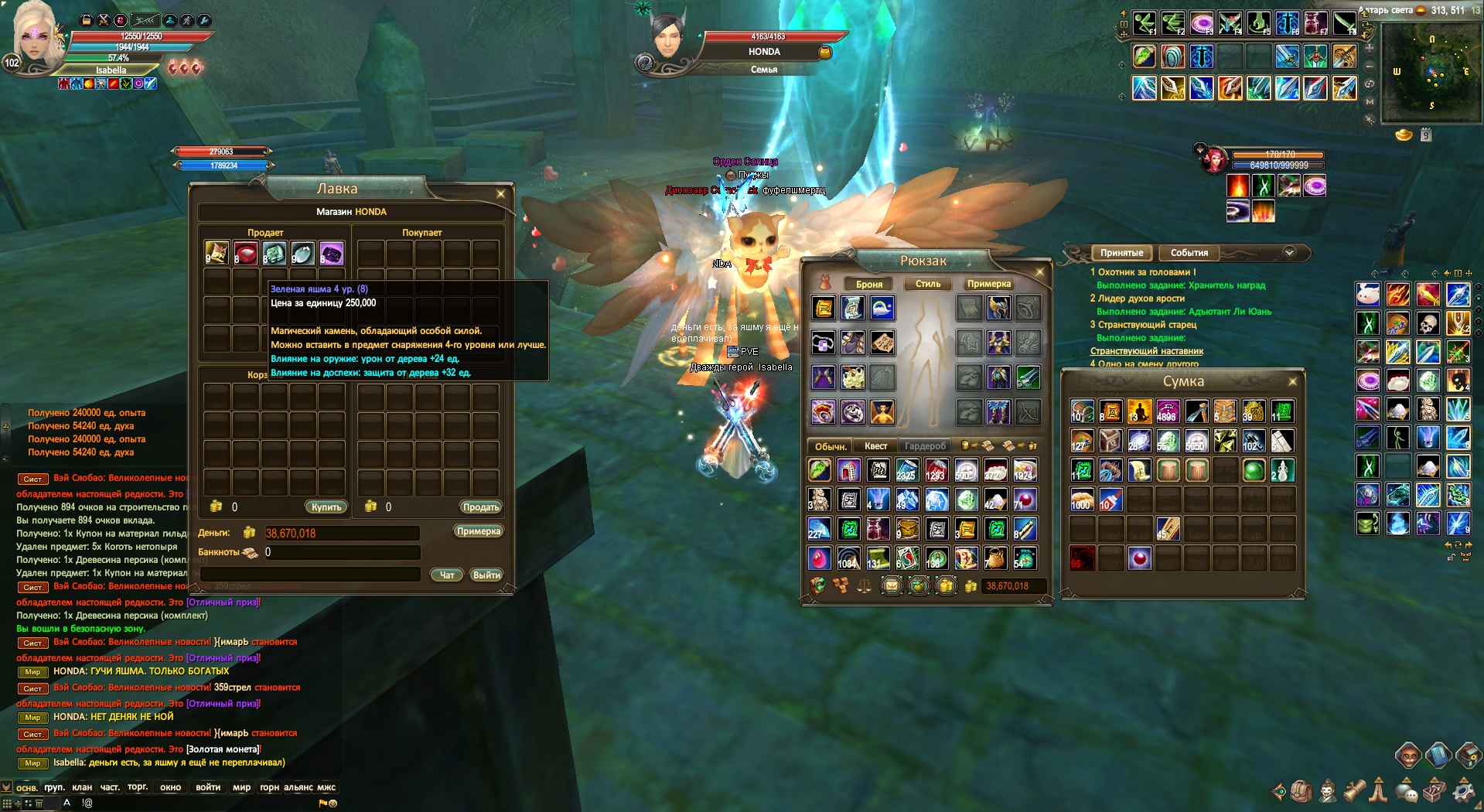Click the Продать sell button

pos(480,507)
